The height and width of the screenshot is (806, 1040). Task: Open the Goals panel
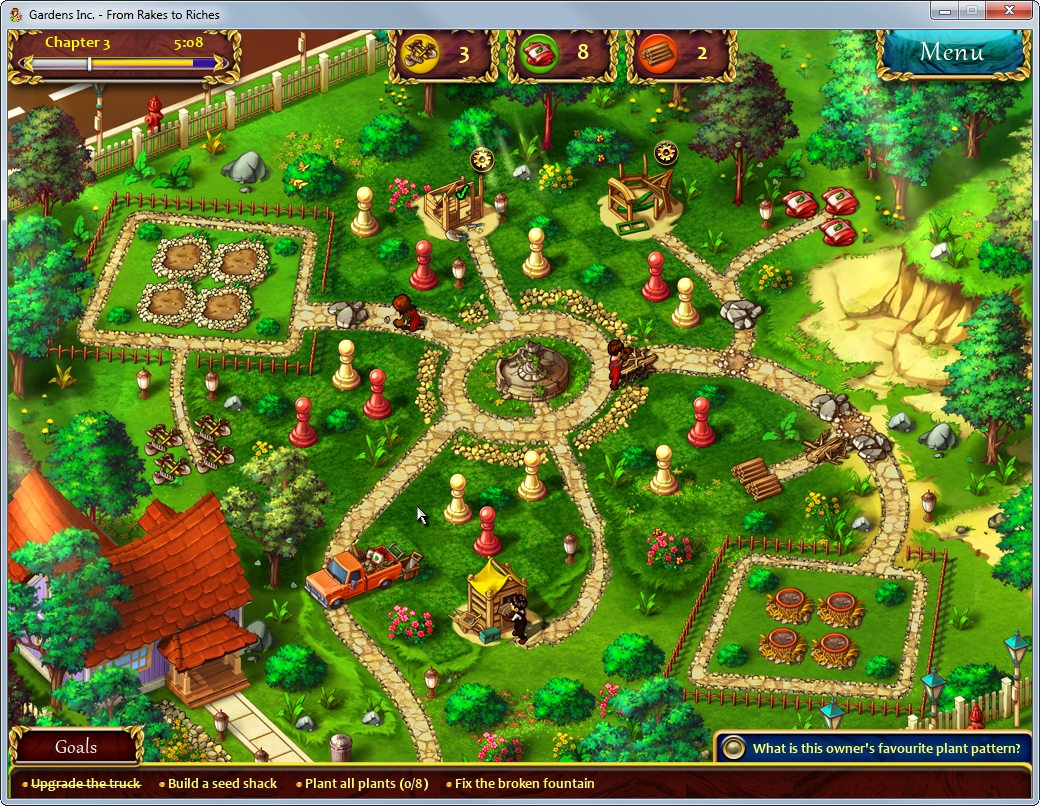pyautogui.click(x=76, y=747)
